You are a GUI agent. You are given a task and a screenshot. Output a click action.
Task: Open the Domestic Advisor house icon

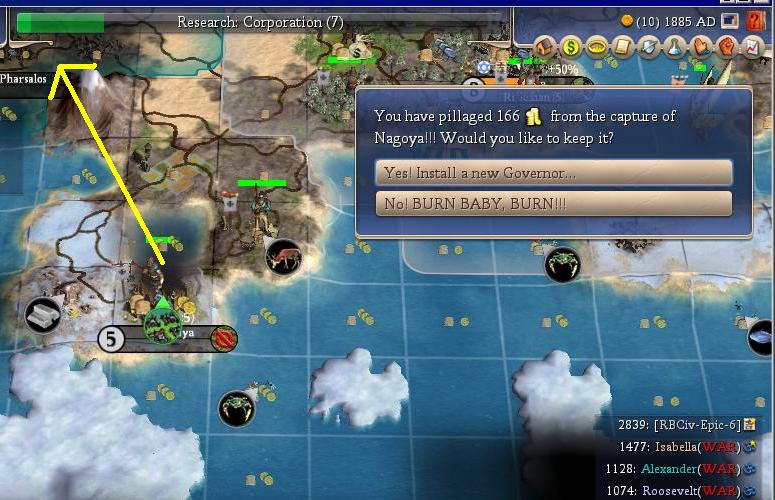point(546,46)
